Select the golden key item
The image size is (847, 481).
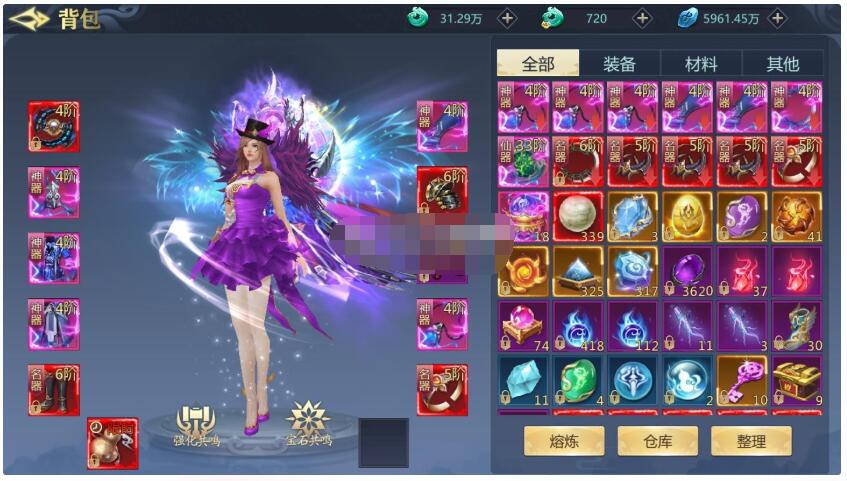(x=742, y=381)
